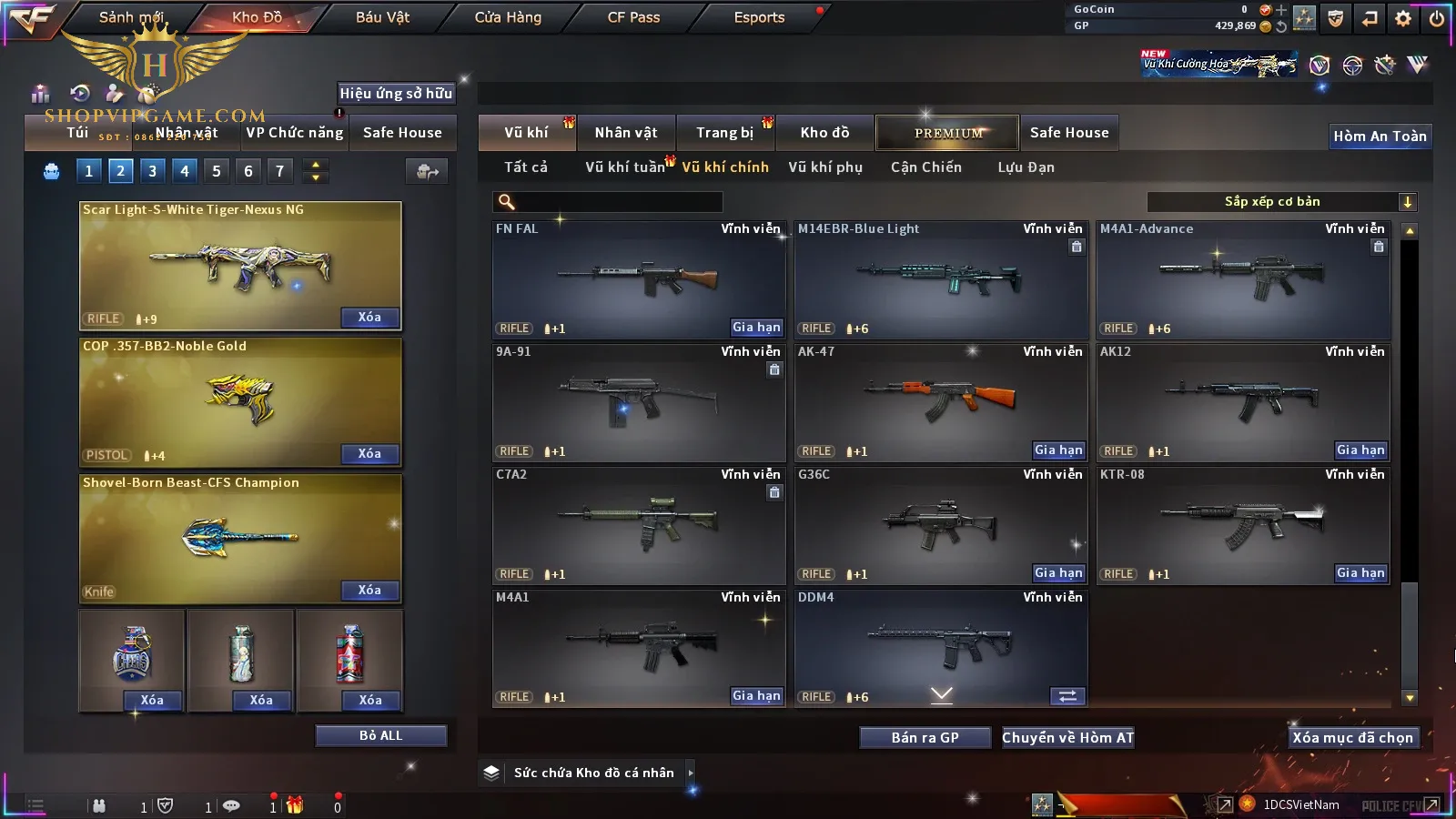
Task: Extend the FN FAL with Gia hạn
Action: click(756, 328)
